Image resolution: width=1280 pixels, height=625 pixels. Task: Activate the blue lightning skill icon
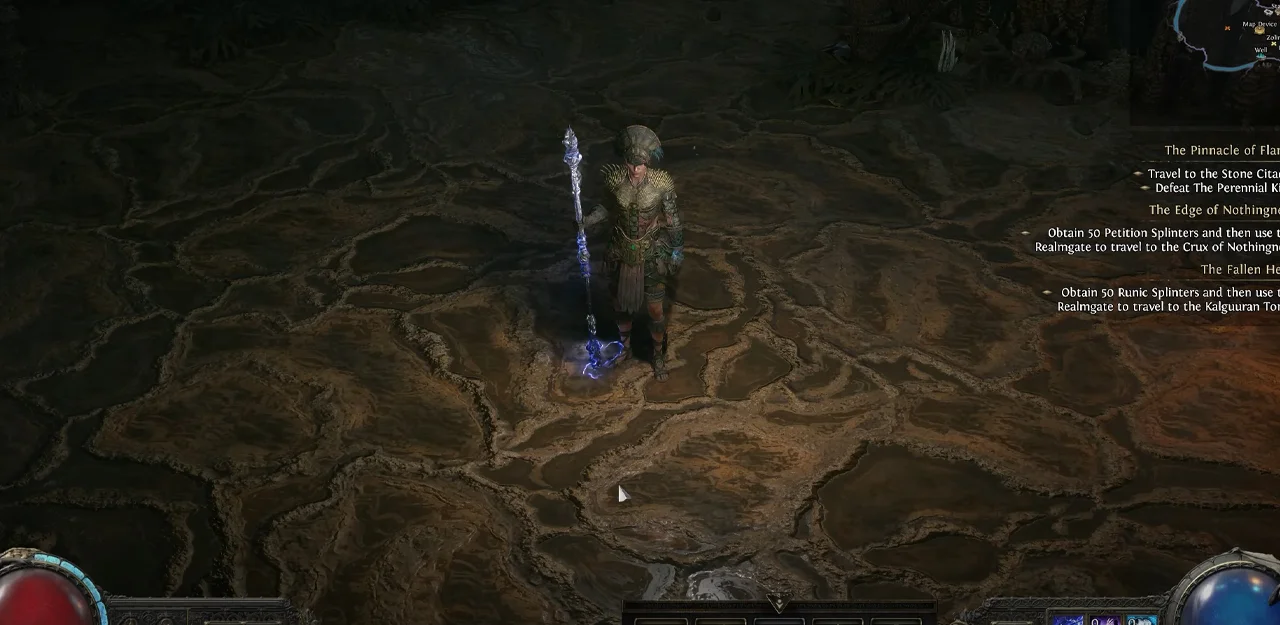pyautogui.click(x=1068, y=619)
